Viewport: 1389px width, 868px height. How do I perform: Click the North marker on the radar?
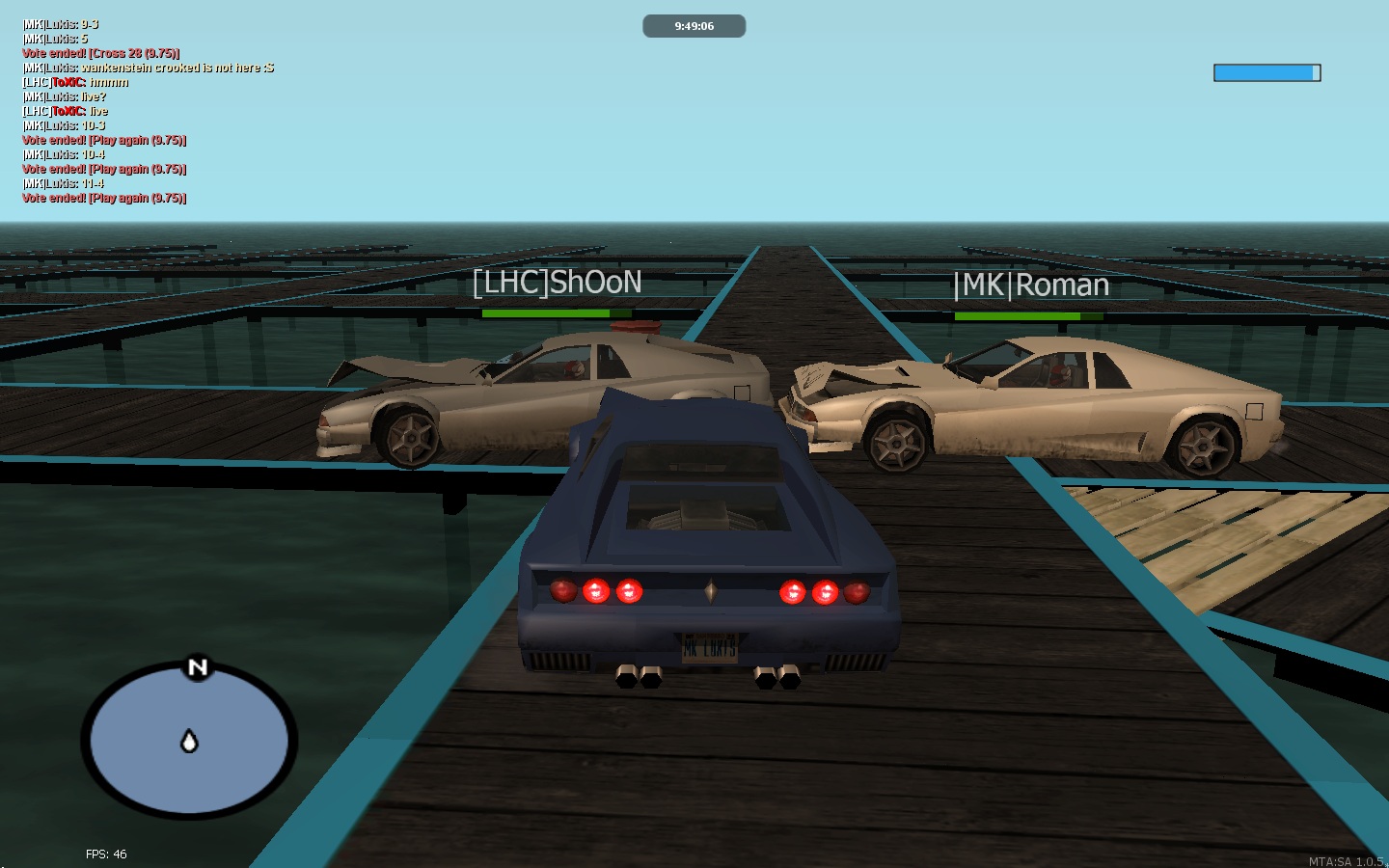198,666
